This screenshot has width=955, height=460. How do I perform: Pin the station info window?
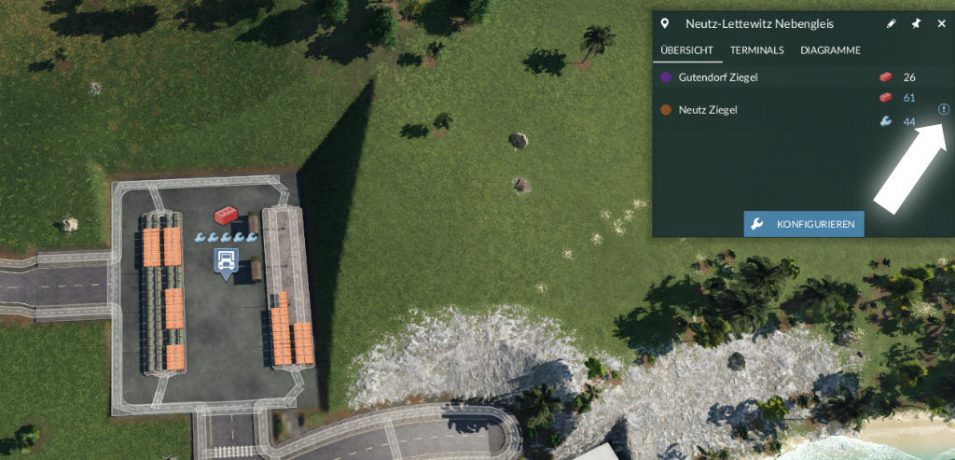(916, 23)
